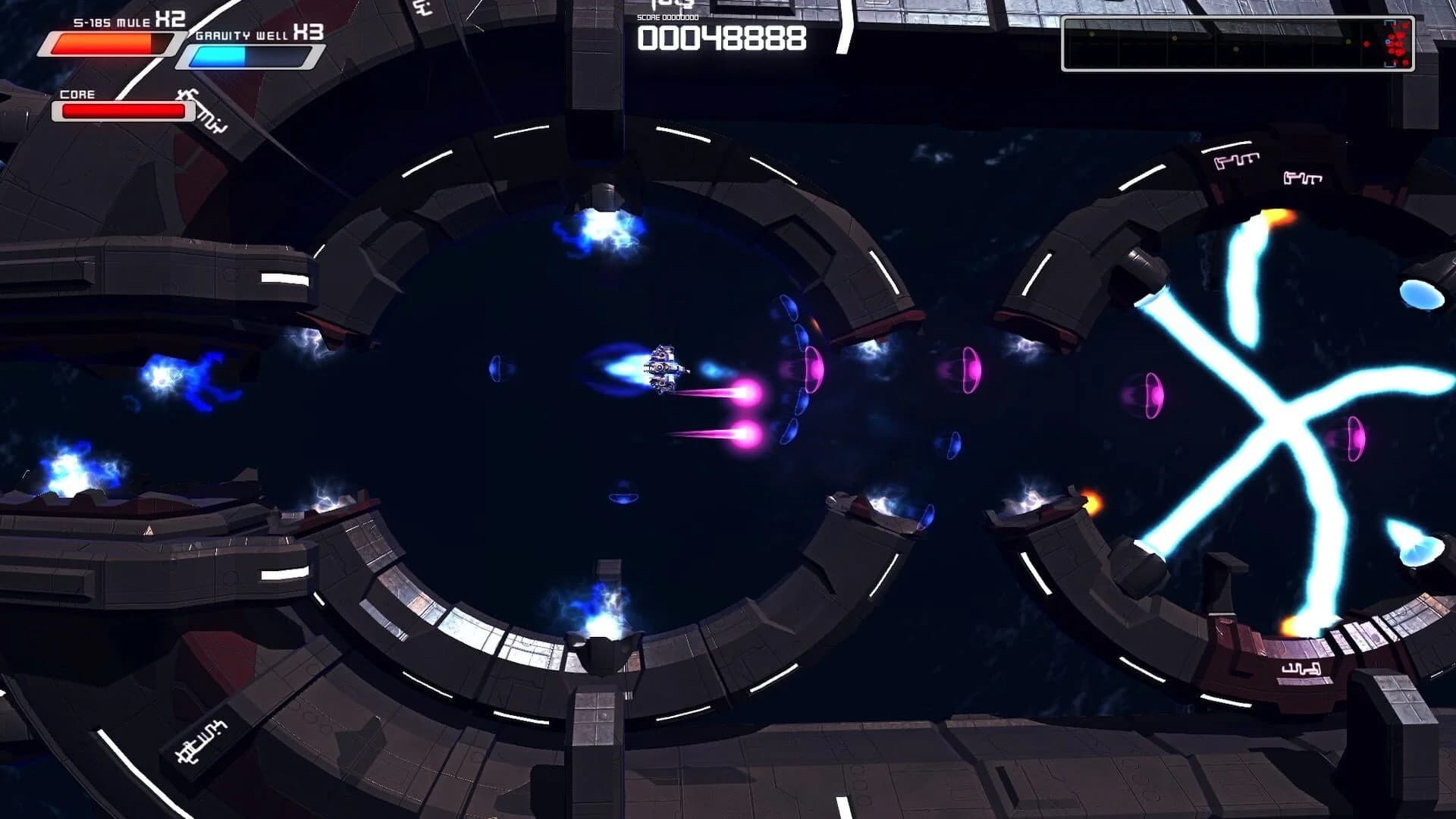The width and height of the screenshot is (1456, 819).
Task: Select the blue player marker on the radar
Action: (x=1388, y=42)
